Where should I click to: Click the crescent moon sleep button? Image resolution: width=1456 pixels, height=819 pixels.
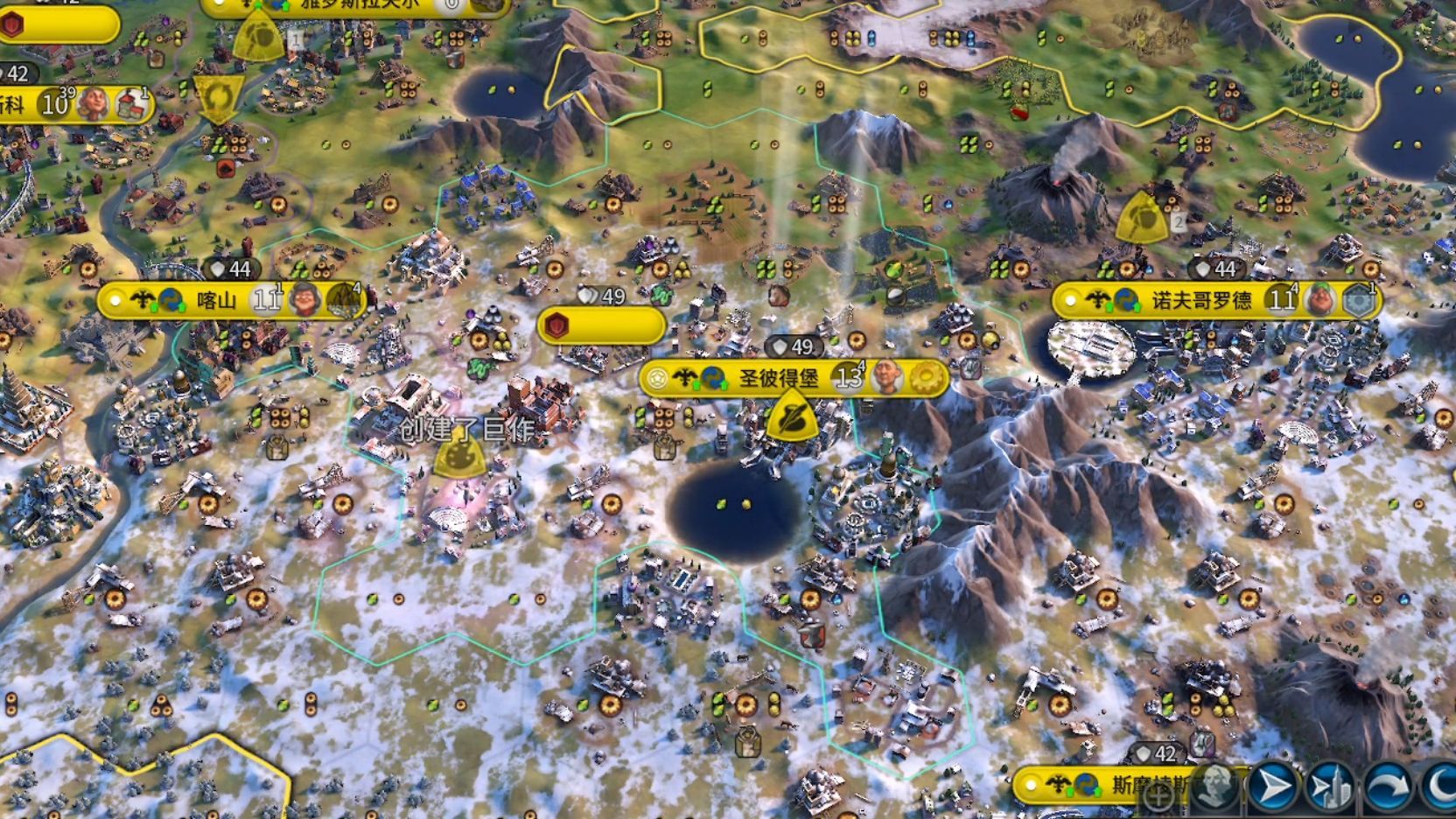pyautogui.click(x=1438, y=787)
